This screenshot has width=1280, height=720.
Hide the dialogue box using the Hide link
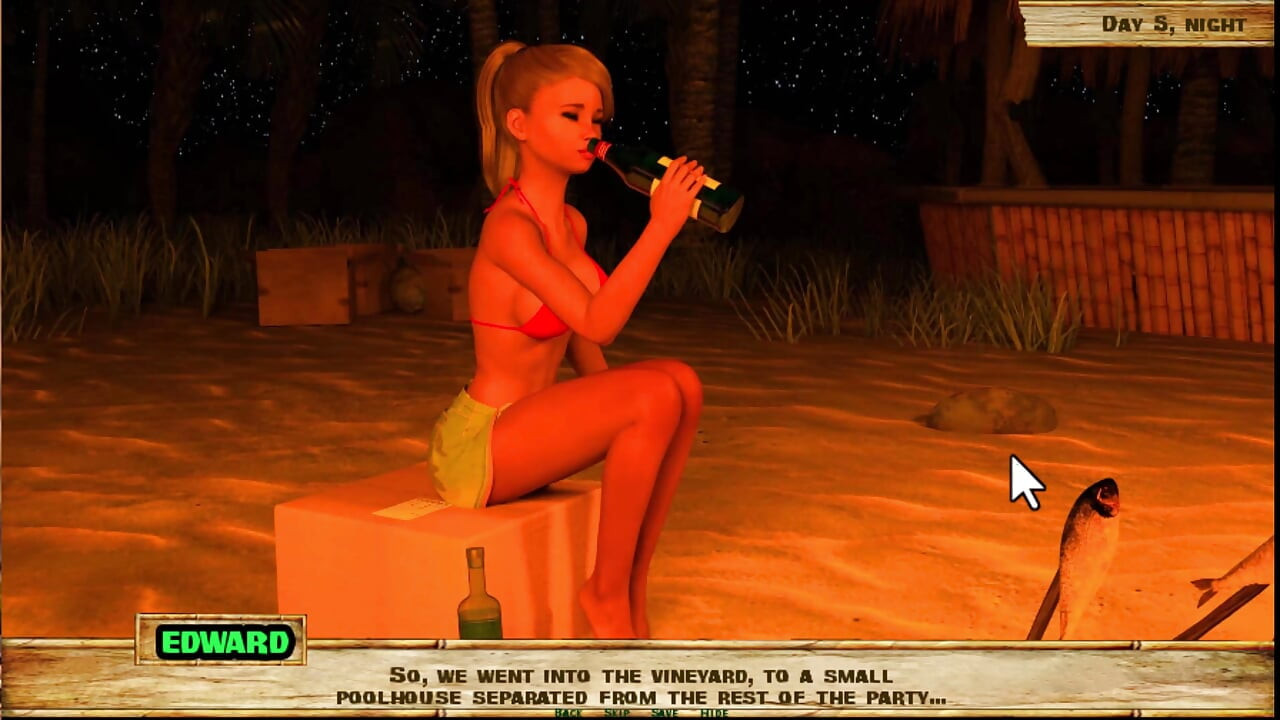[x=712, y=715]
